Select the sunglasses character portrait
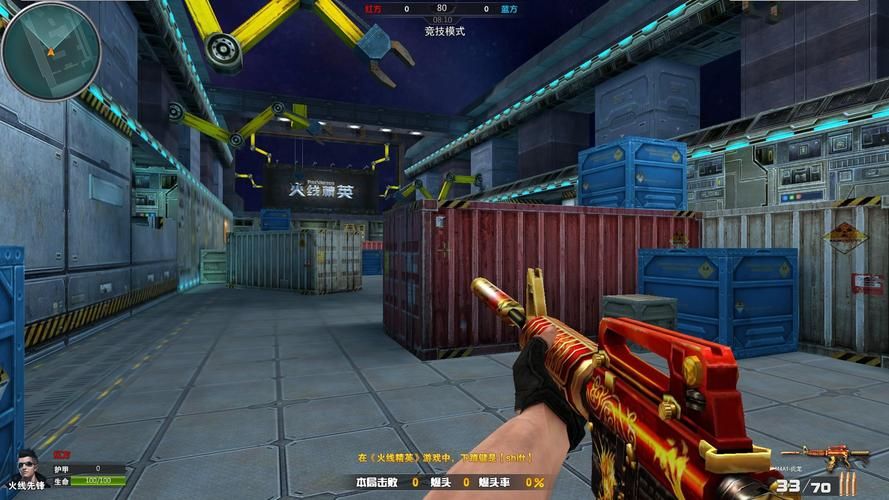889x500 pixels. (x=27, y=463)
